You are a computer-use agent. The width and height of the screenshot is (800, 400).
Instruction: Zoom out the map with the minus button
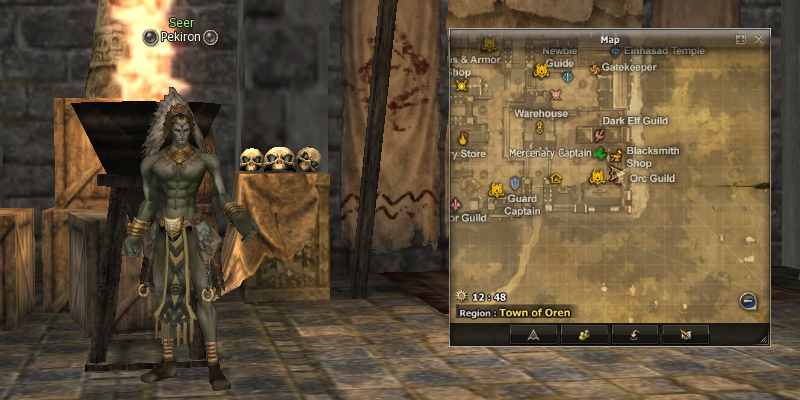click(748, 301)
